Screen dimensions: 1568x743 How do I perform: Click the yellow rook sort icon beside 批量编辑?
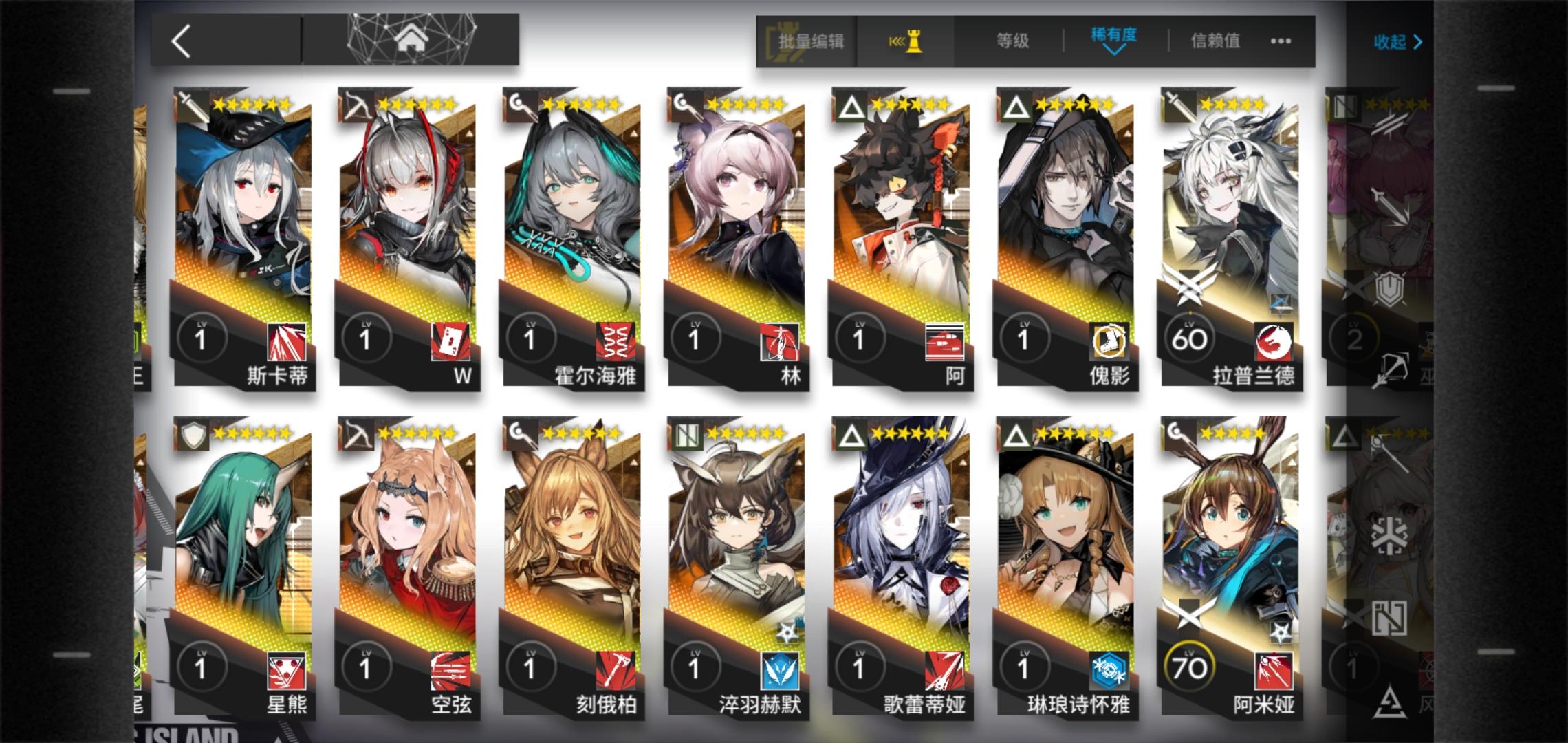(905, 41)
